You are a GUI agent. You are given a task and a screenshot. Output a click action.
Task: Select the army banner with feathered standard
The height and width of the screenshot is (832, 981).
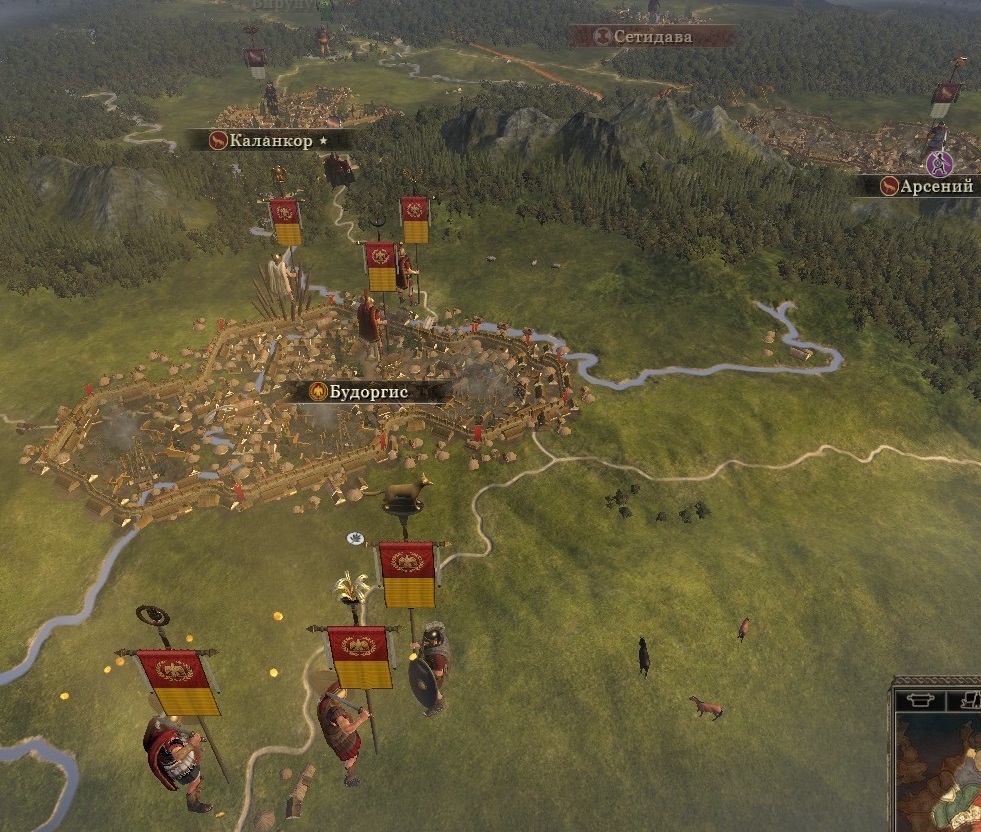point(360,657)
